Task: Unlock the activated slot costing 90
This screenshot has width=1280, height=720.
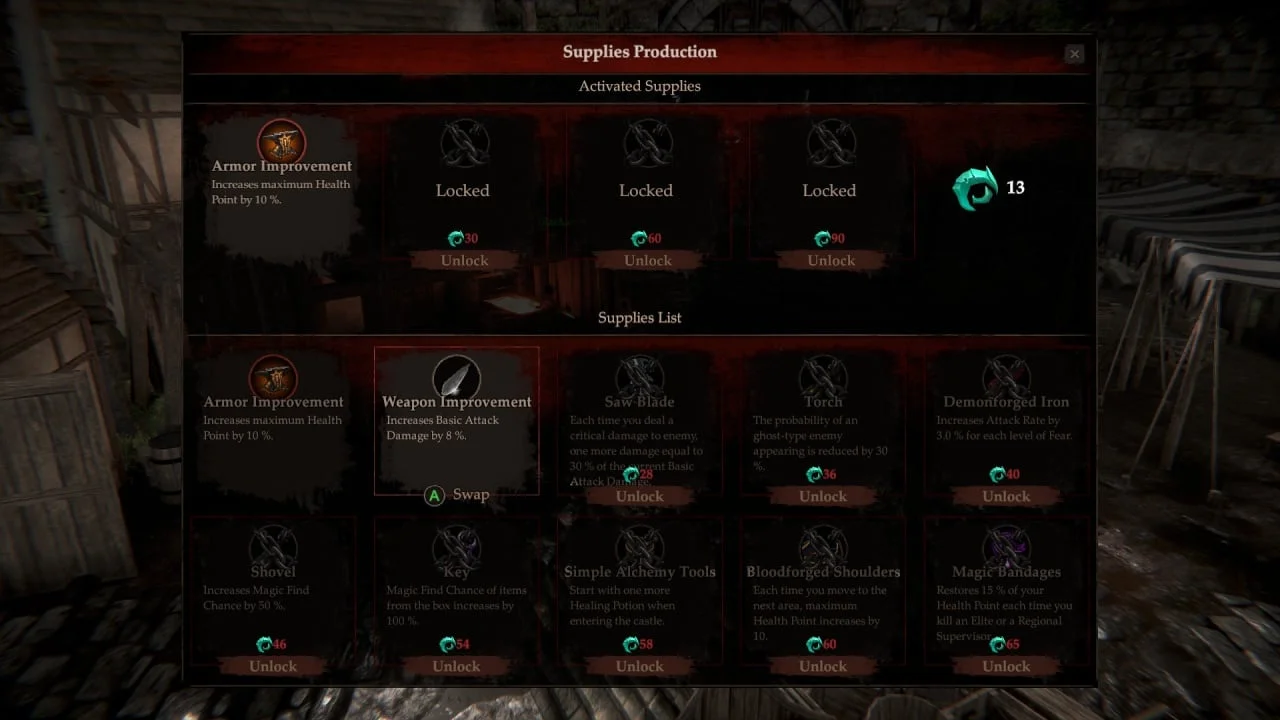Action: pos(831,261)
